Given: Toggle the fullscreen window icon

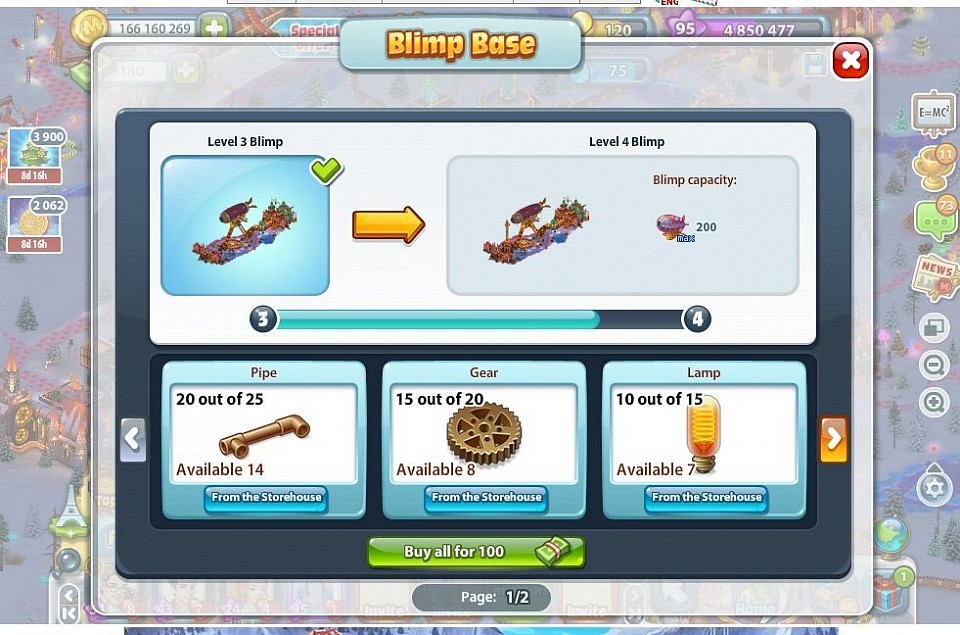Looking at the screenshot, I should coord(934,328).
